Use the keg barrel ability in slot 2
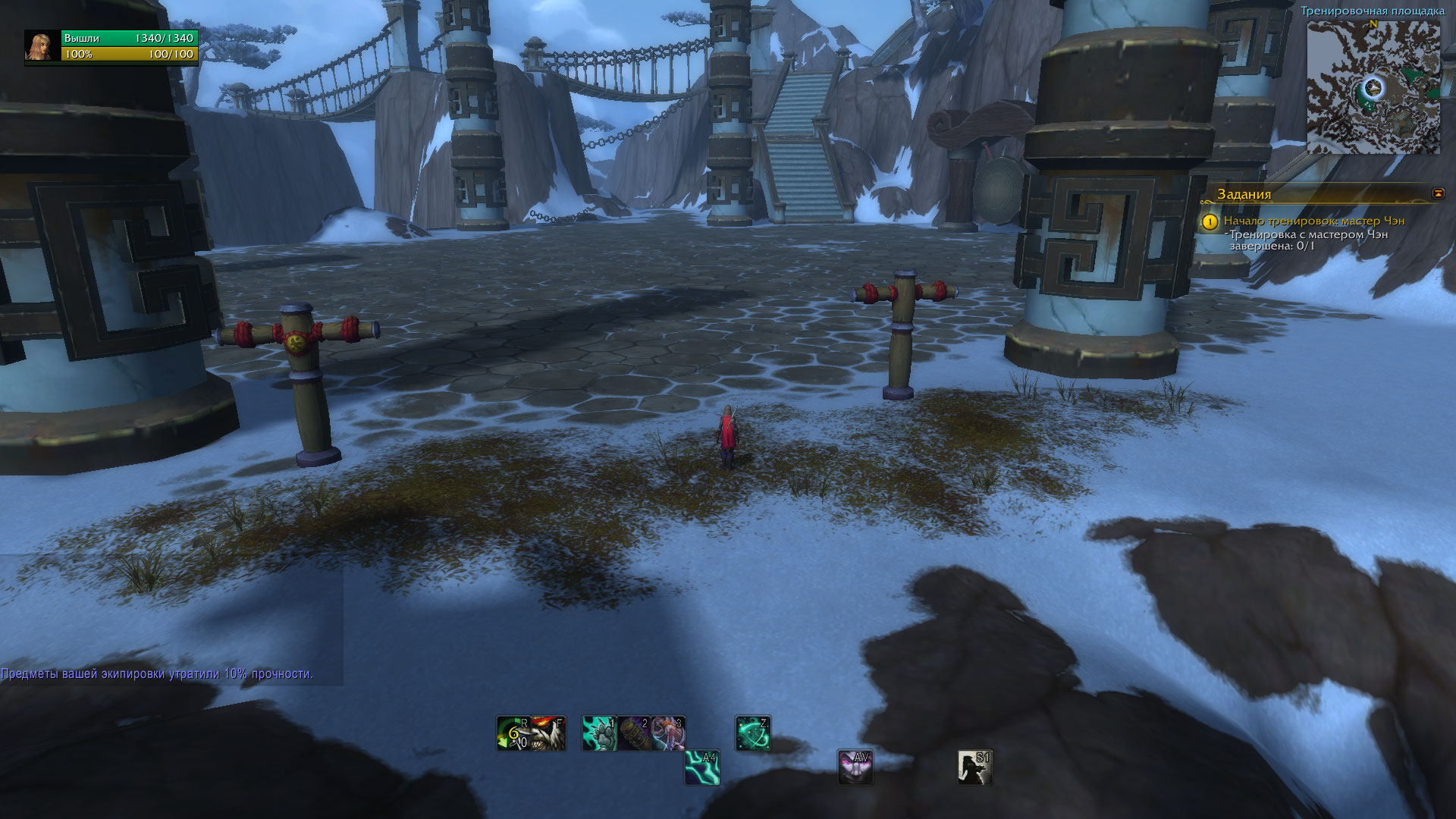Screen dimensions: 1456x819 tap(633, 733)
